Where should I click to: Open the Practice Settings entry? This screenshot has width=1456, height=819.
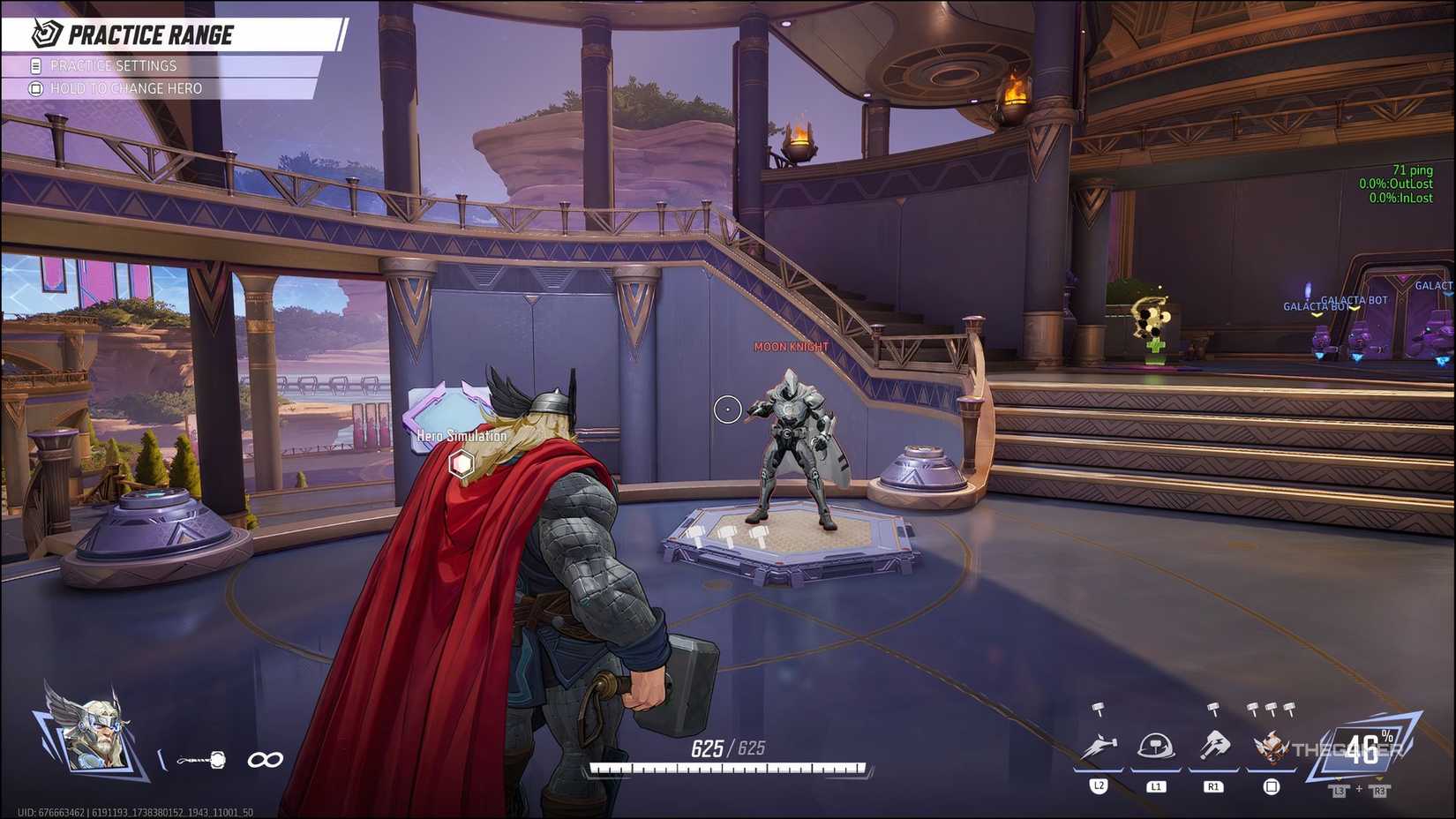115,64
